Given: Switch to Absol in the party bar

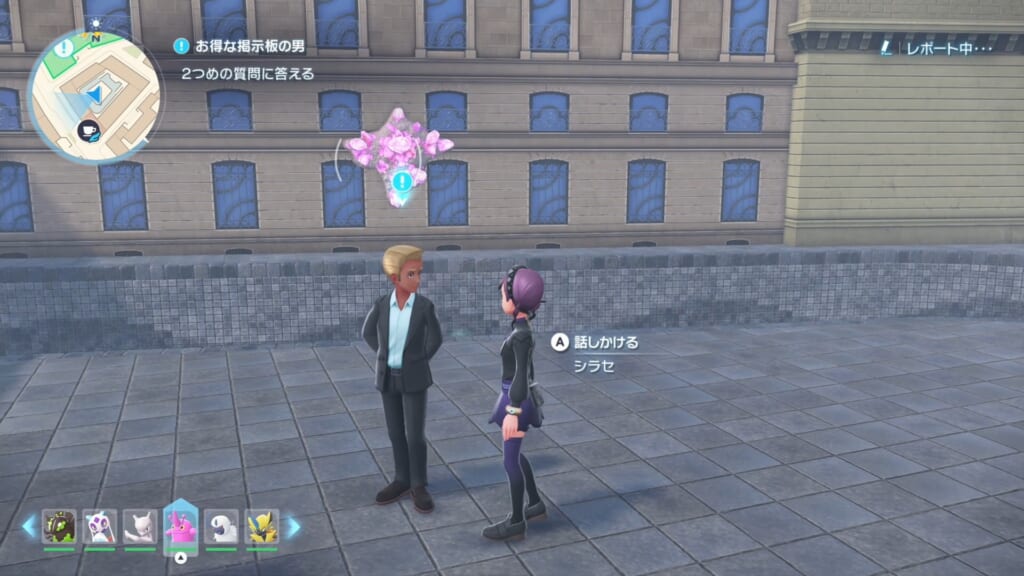Looking at the screenshot, I should click(221, 526).
